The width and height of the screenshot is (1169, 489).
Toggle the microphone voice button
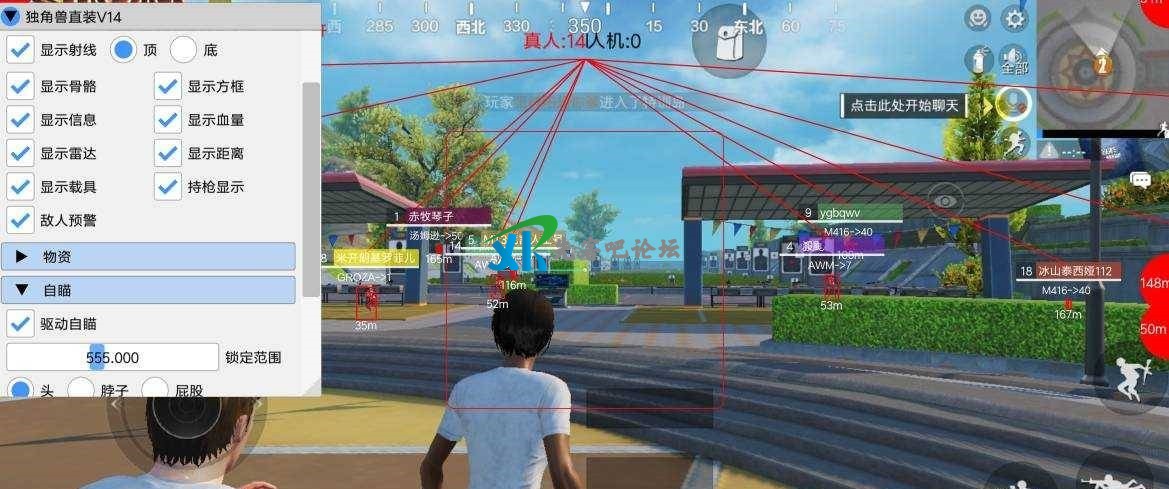[1014, 103]
